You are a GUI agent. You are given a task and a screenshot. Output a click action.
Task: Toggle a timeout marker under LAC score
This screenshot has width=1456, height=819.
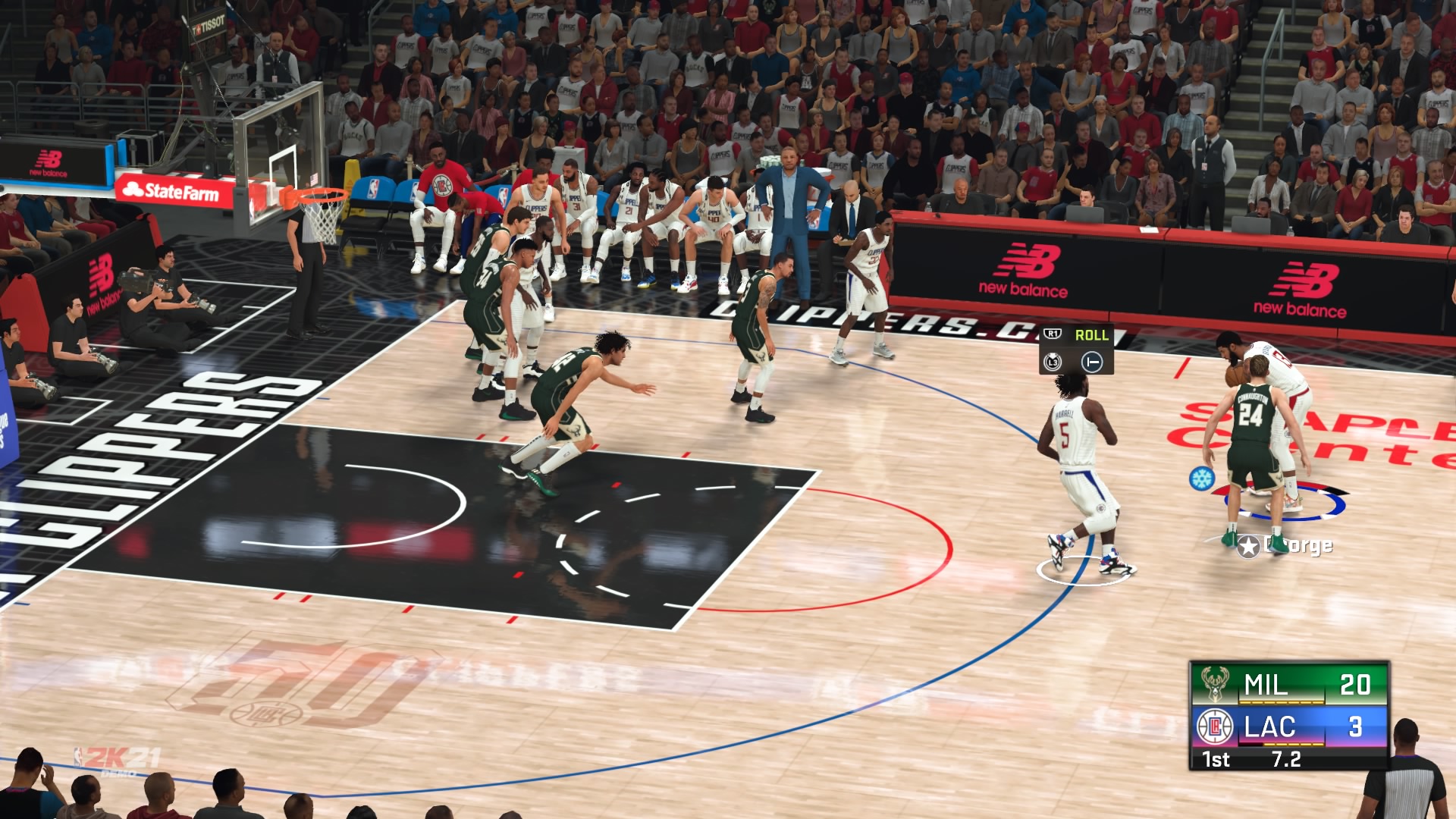(x=1294, y=744)
